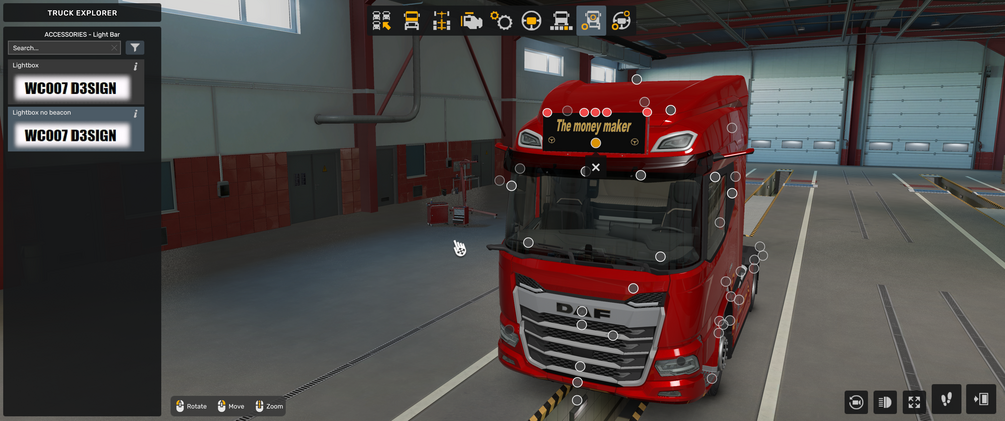The width and height of the screenshot is (1005, 421).
Task: Close the light bar slot marker
Action: [596, 168]
